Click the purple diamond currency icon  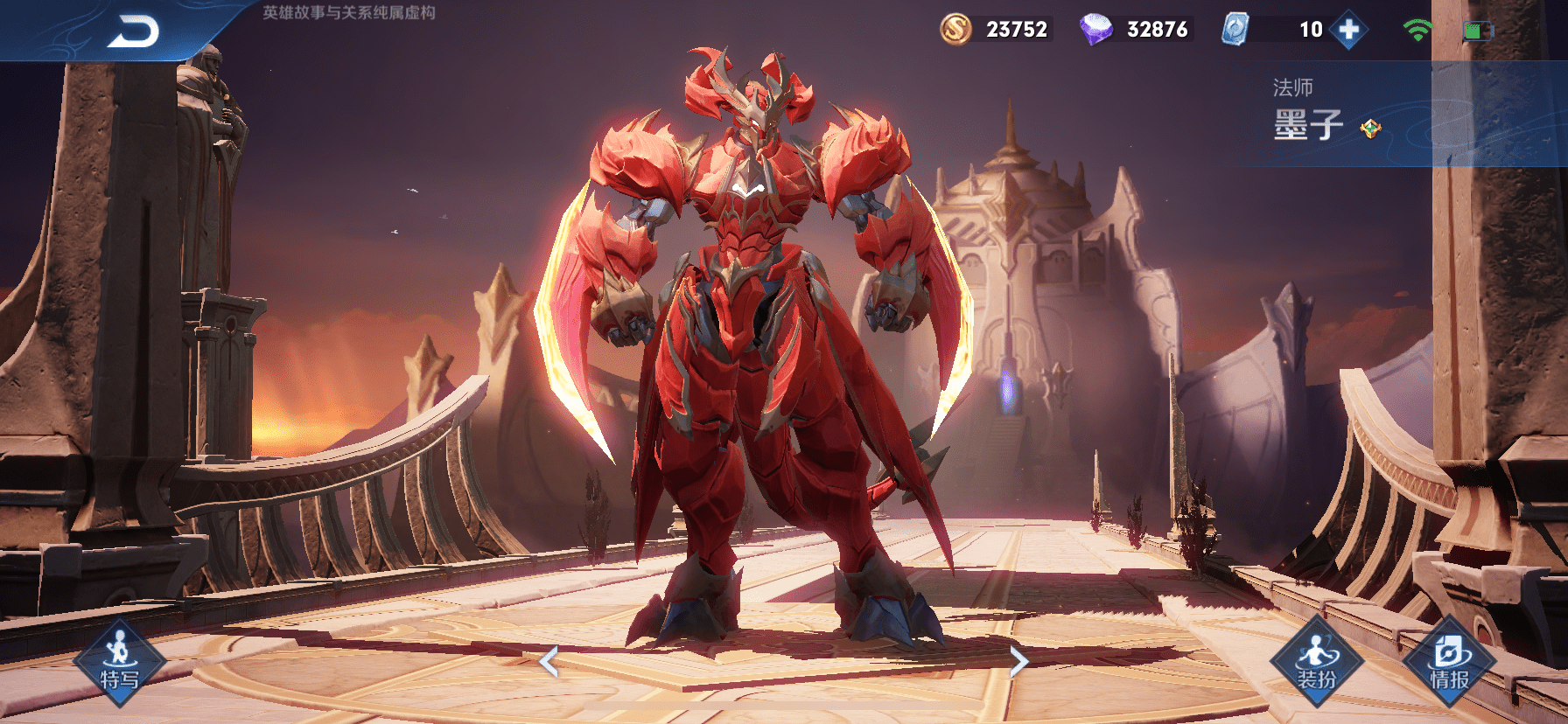(1095, 30)
